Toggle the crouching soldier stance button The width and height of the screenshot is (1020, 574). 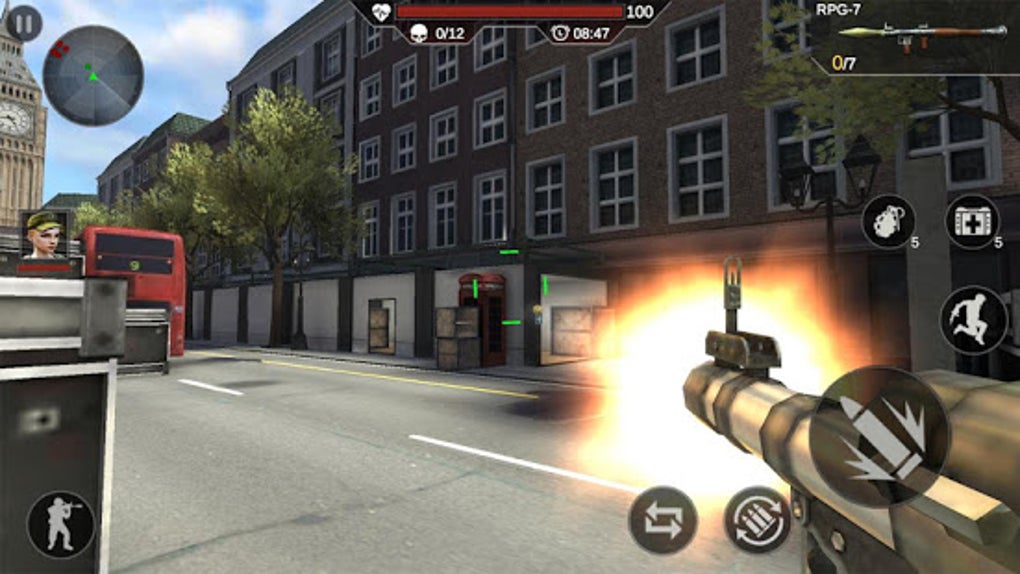click(61, 524)
